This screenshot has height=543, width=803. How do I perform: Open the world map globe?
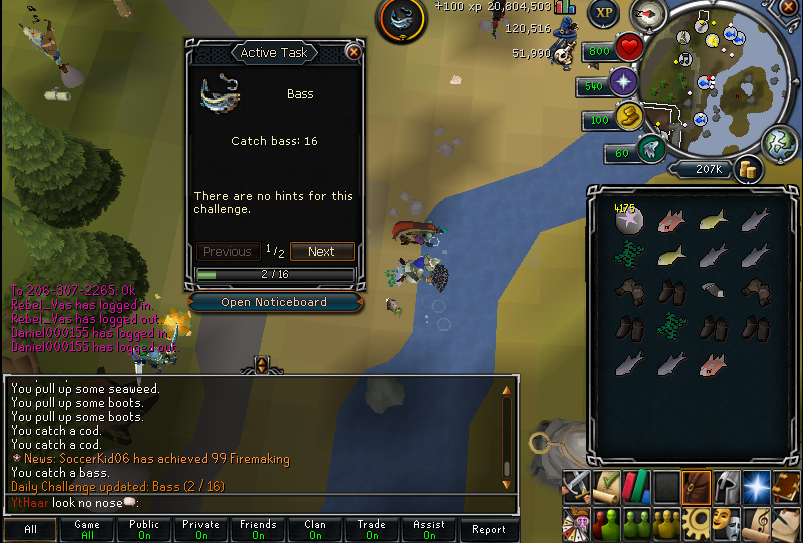[x=779, y=143]
